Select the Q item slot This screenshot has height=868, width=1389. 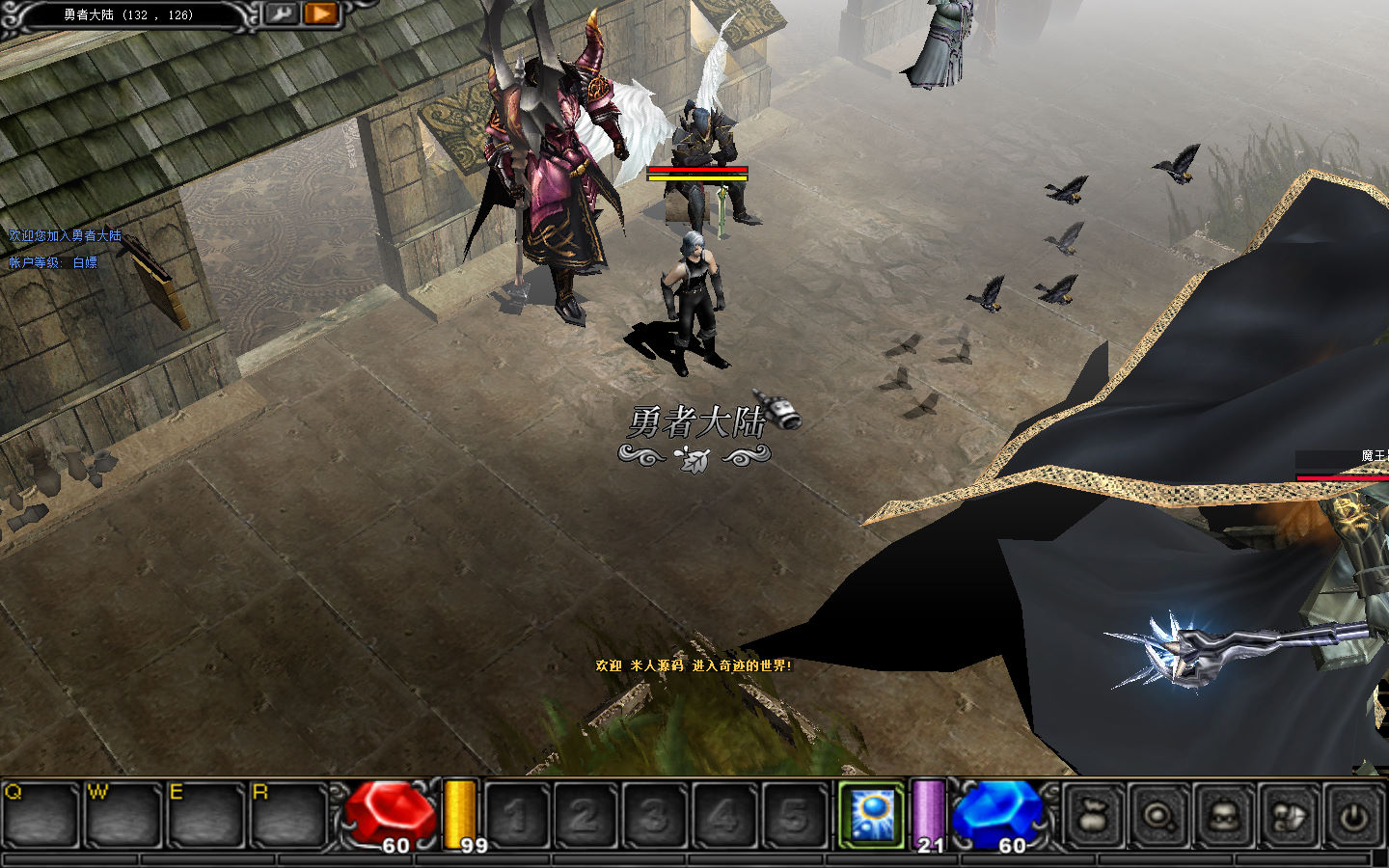point(40,816)
